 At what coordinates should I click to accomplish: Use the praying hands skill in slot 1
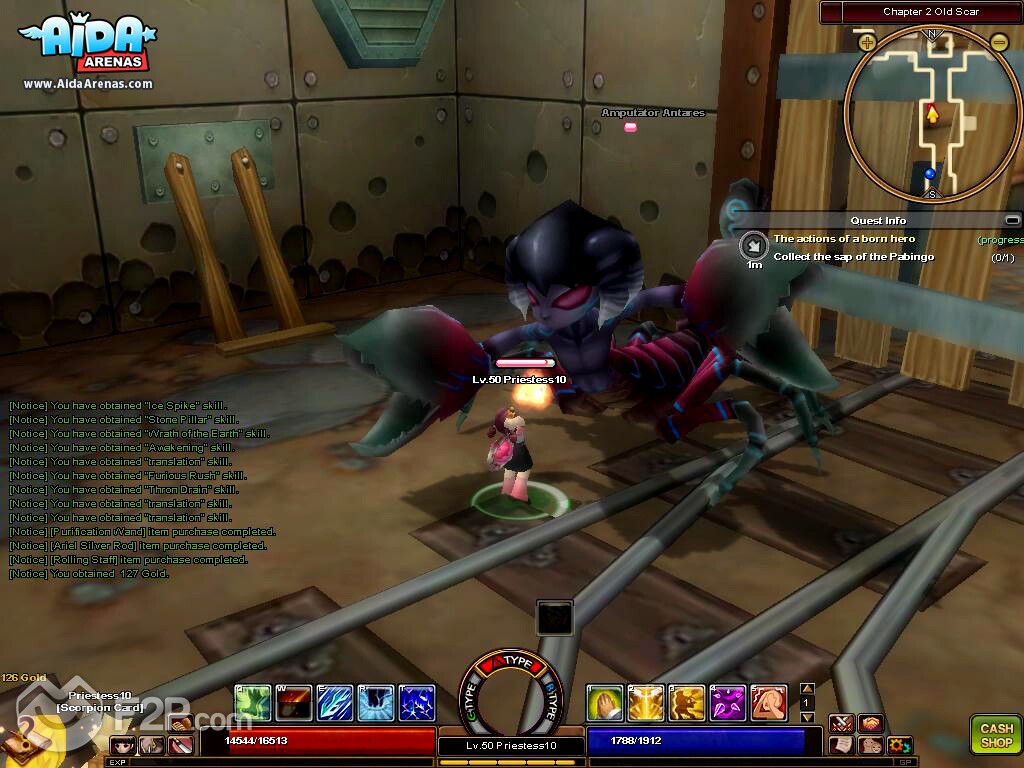(604, 703)
